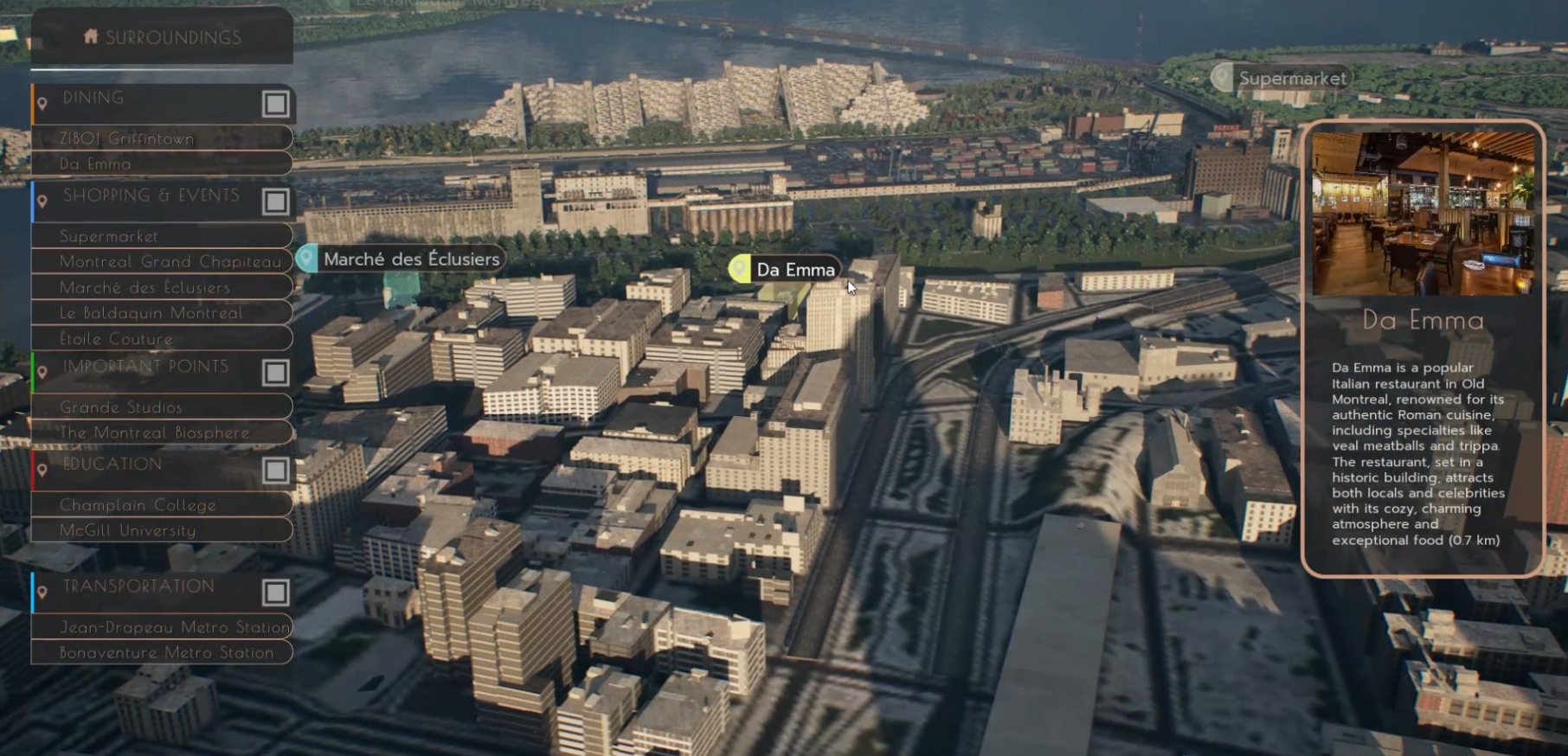
Task: Select Supermarket in the sidebar list
Action: 162,236
